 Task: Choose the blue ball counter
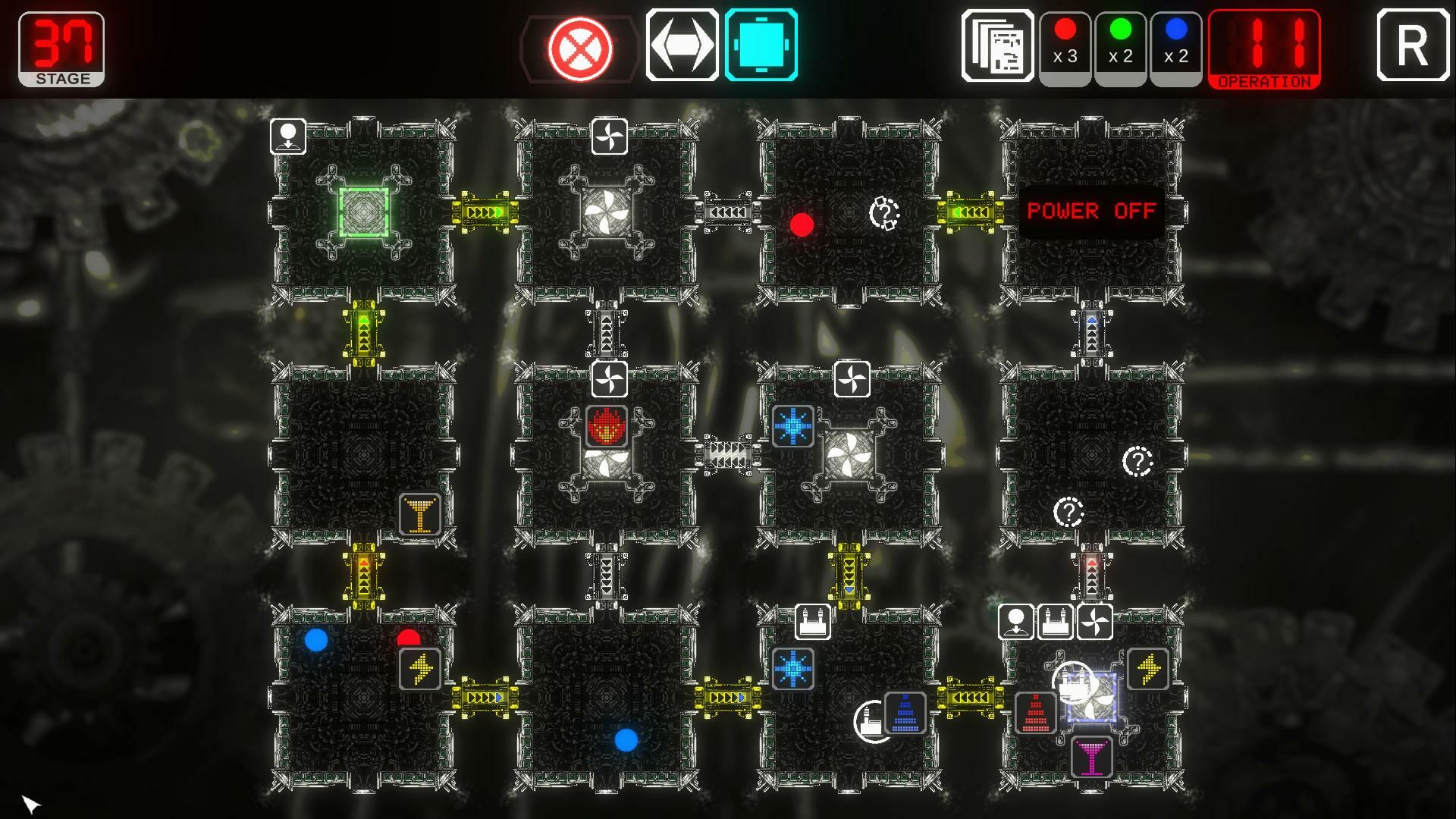point(1175,46)
